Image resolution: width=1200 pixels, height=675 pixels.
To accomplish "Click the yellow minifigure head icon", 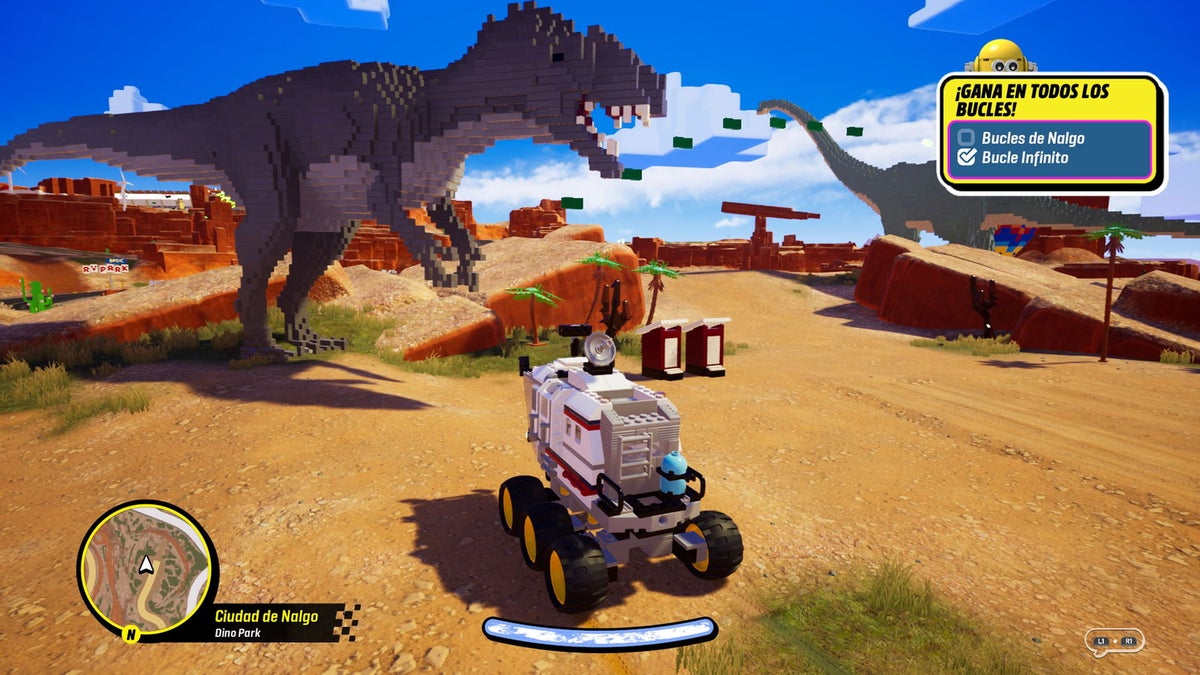I will tap(1002, 55).
